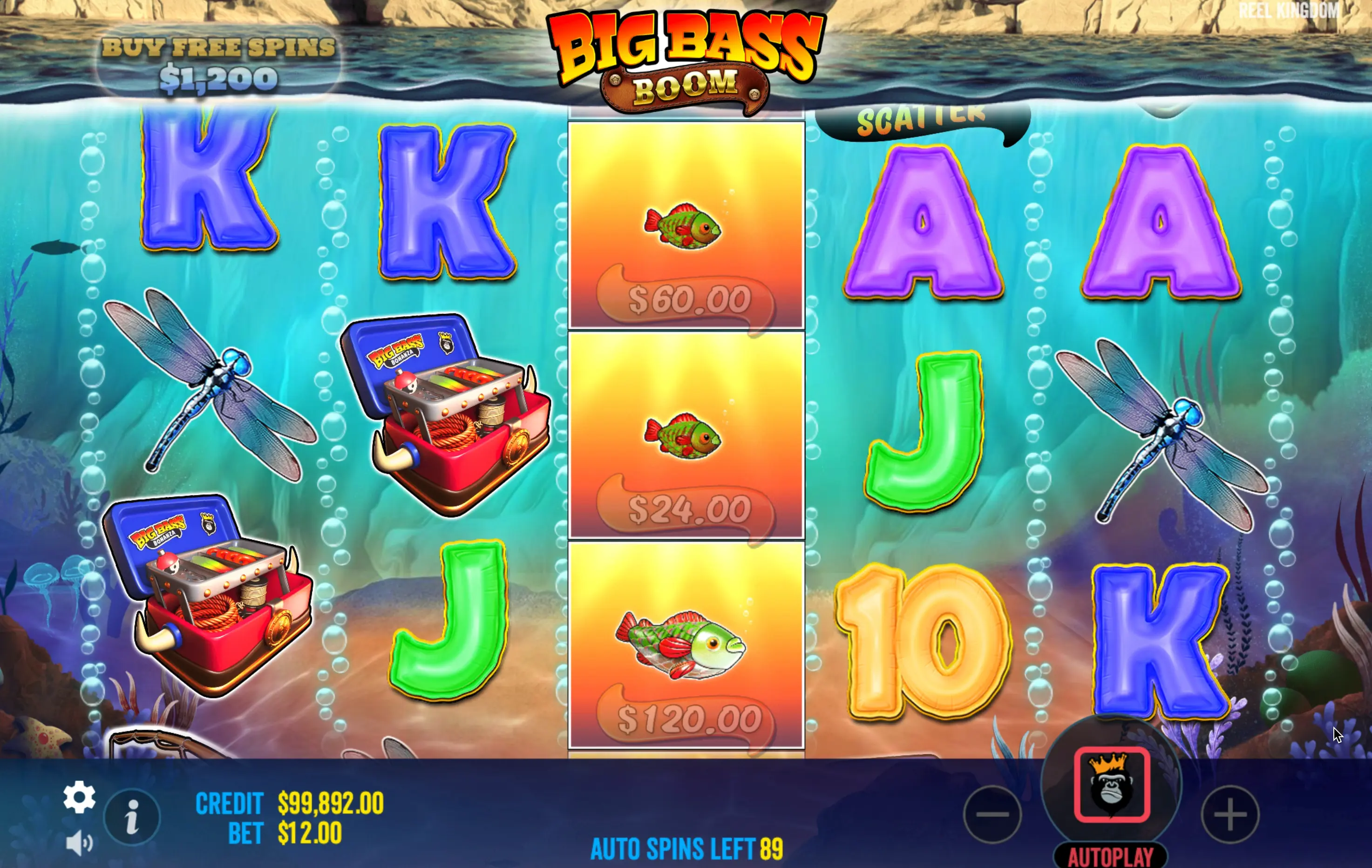Increase the bet with plus button
This screenshot has width=1372, height=868.
click(x=1230, y=814)
